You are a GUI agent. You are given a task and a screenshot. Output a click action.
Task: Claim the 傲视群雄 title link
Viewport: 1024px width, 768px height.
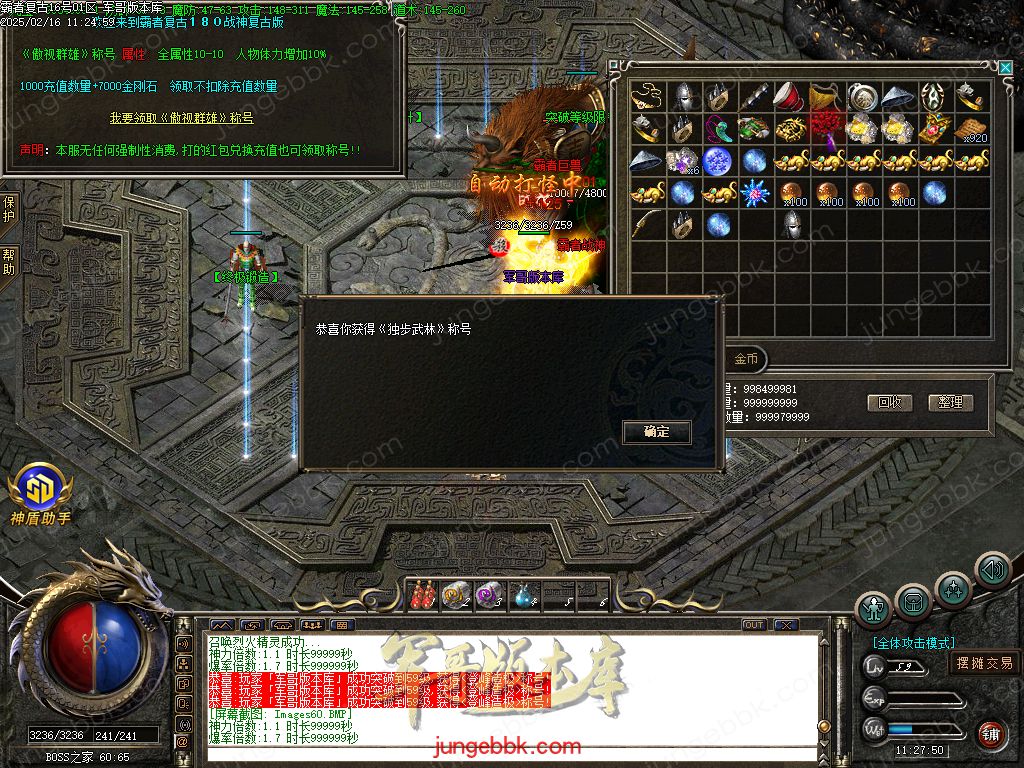tap(181, 118)
